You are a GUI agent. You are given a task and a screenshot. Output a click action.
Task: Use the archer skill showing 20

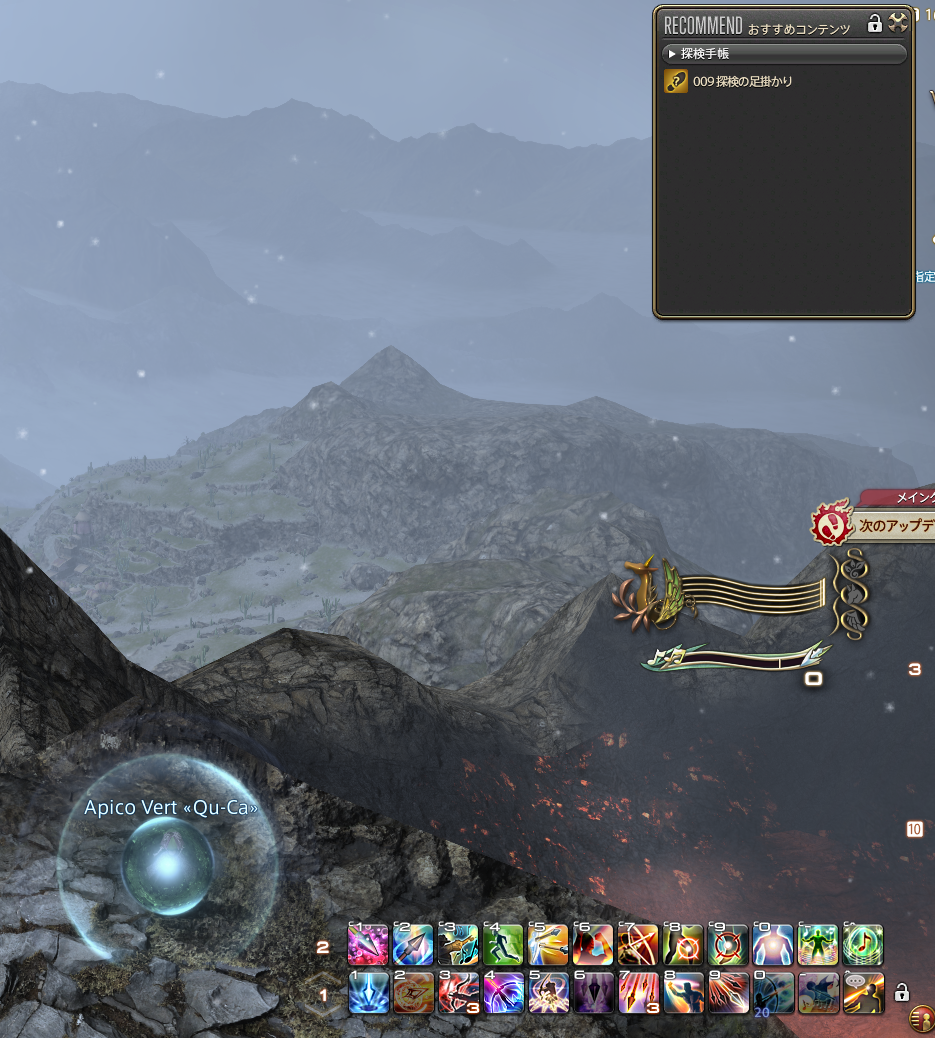(x=773, y=993)
